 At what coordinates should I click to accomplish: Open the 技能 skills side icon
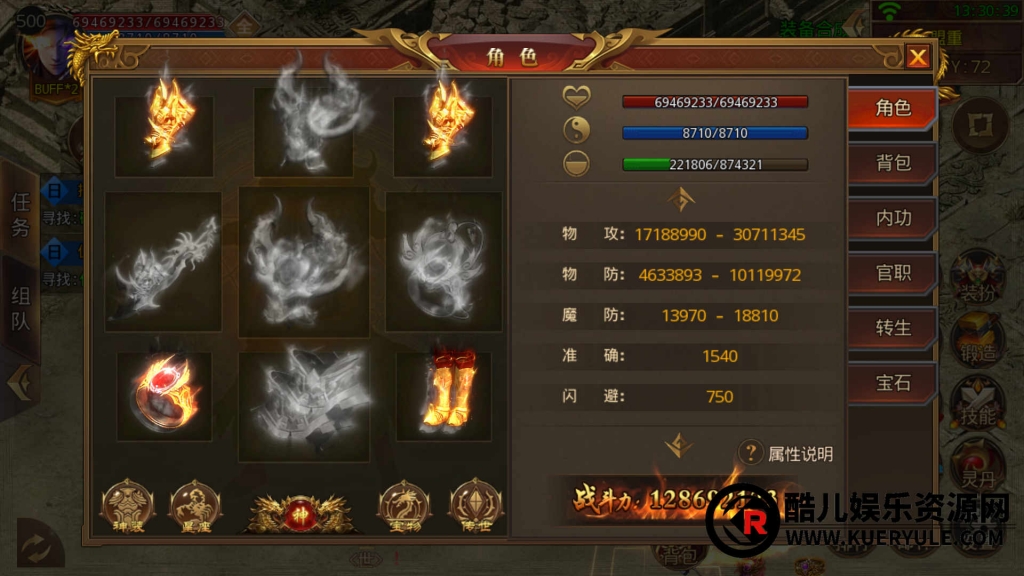tap(977, 405)
